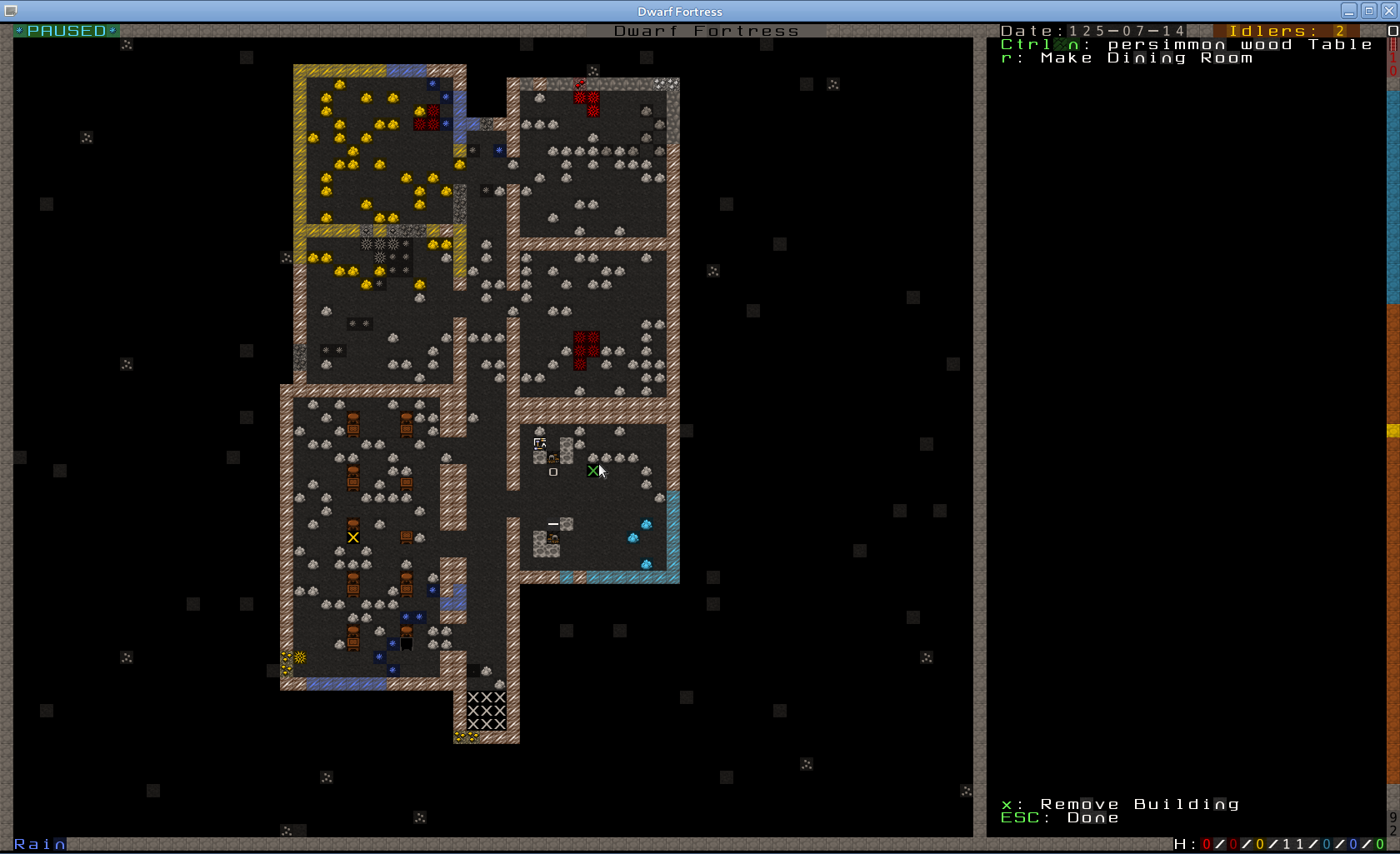Choose Remove Building in the side panel
Screen dimensions: 1400x854
point(1138,804)
